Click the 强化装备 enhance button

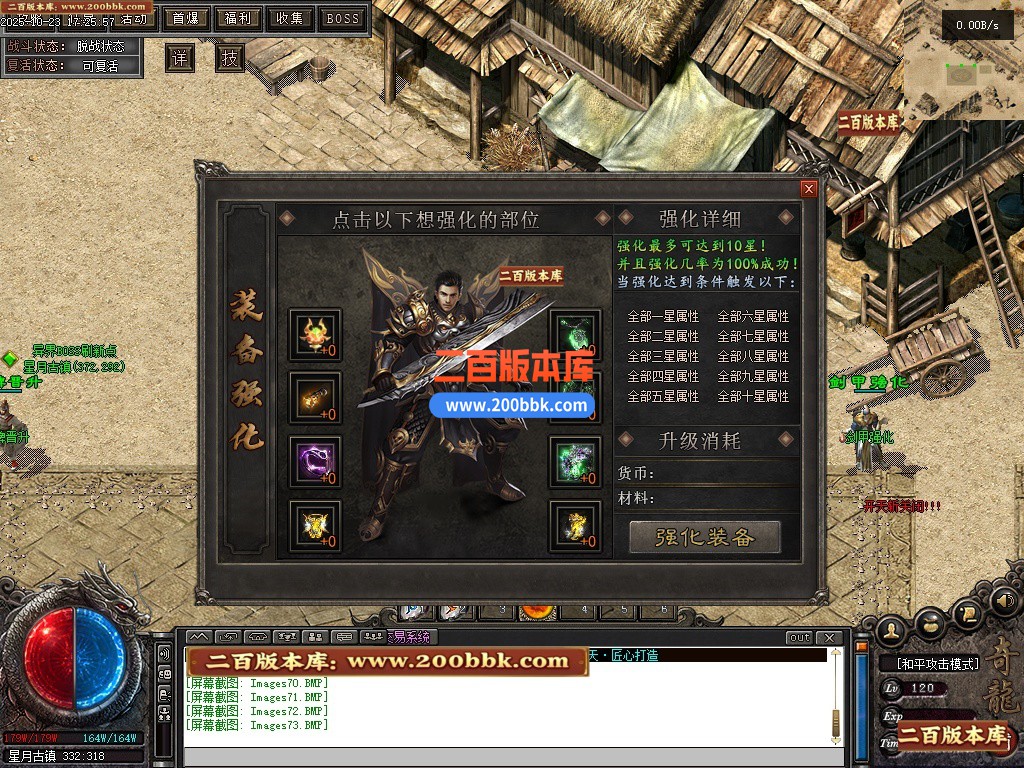coord(704,537)
